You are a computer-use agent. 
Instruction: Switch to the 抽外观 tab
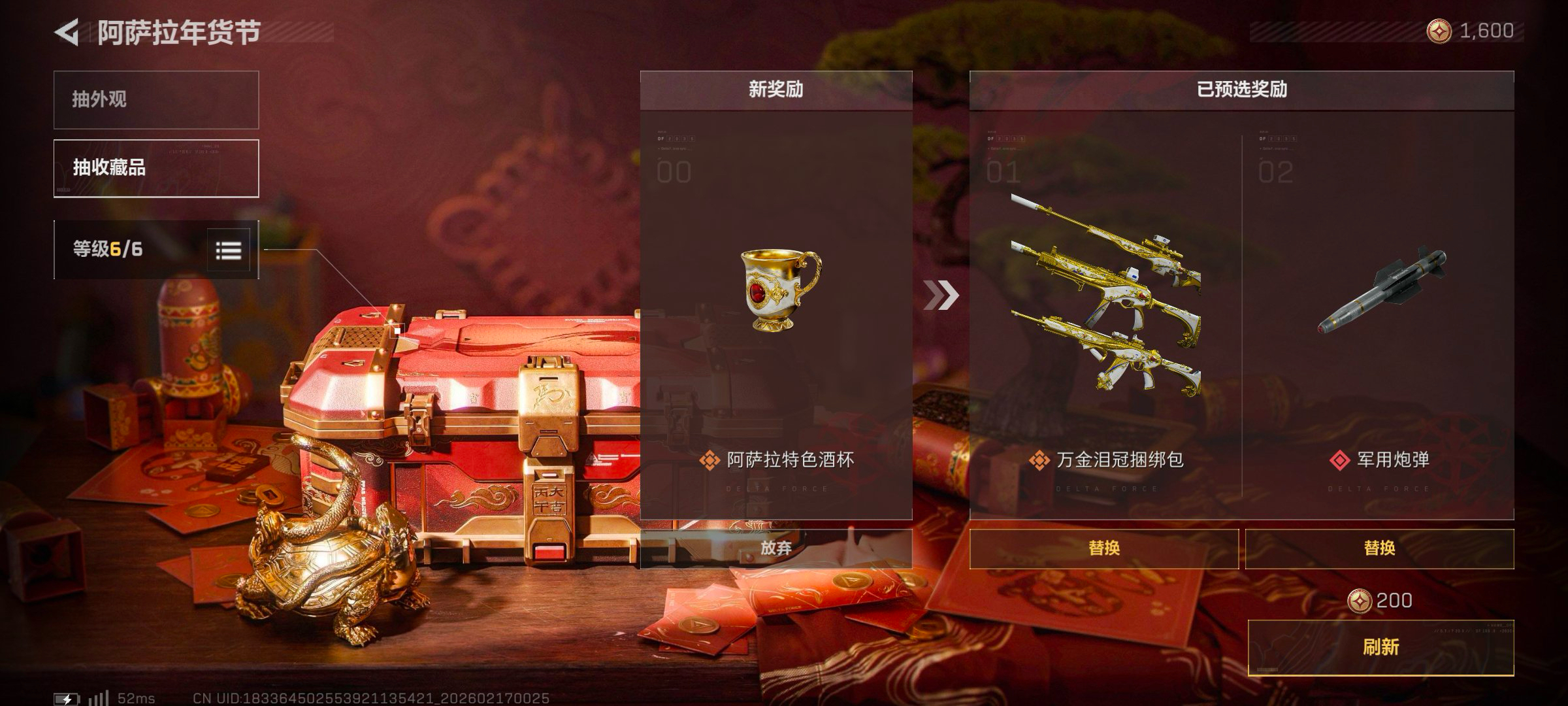[x=156, y=100]
